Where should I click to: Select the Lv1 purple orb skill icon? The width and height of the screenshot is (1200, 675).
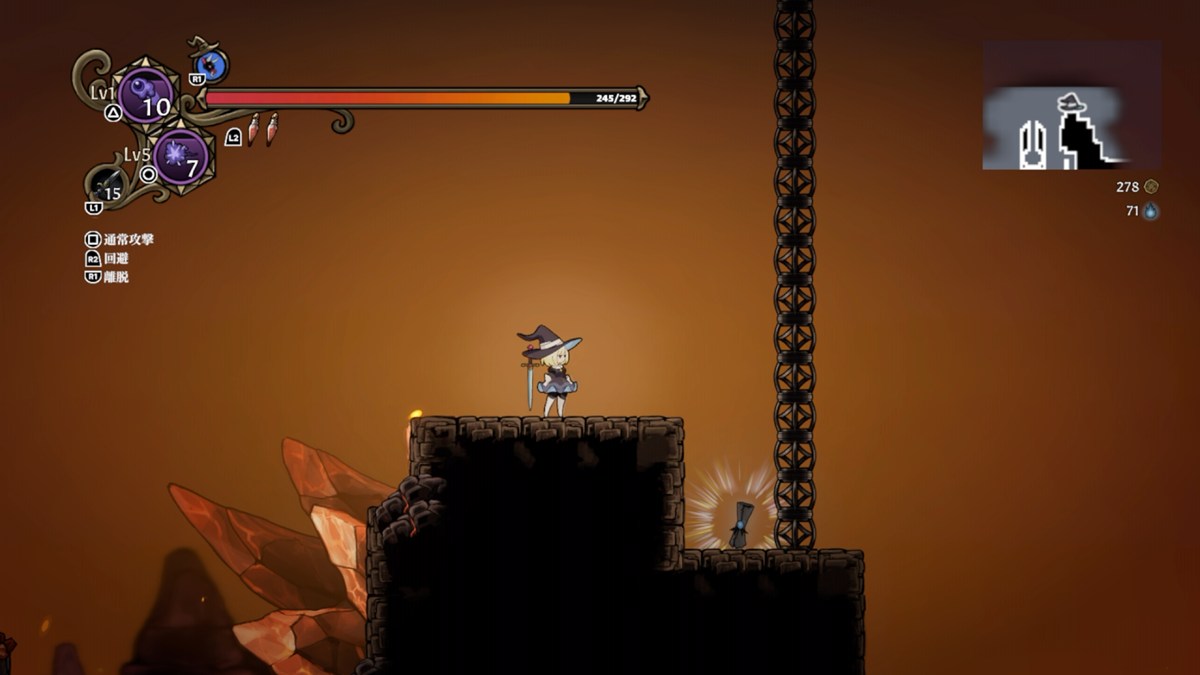point(146,96)
